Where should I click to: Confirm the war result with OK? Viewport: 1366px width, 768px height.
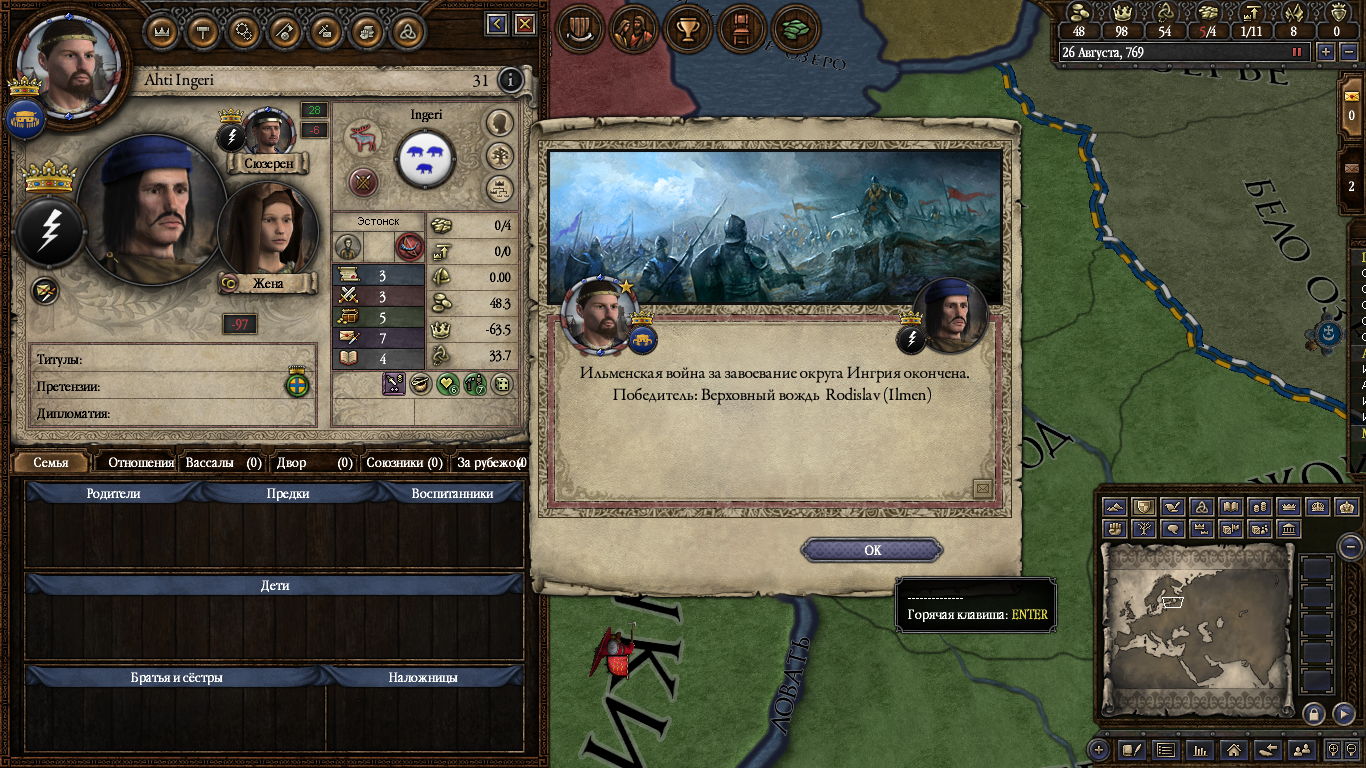(872, 550)
